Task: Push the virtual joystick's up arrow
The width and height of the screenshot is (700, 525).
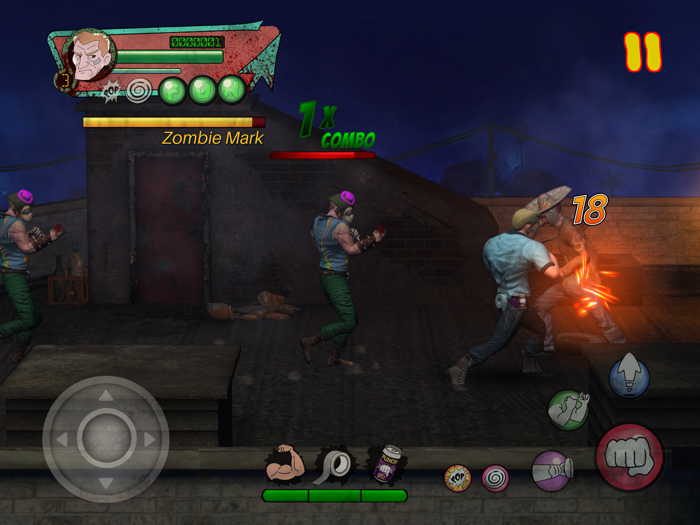Action: click(x=105, y=395)
